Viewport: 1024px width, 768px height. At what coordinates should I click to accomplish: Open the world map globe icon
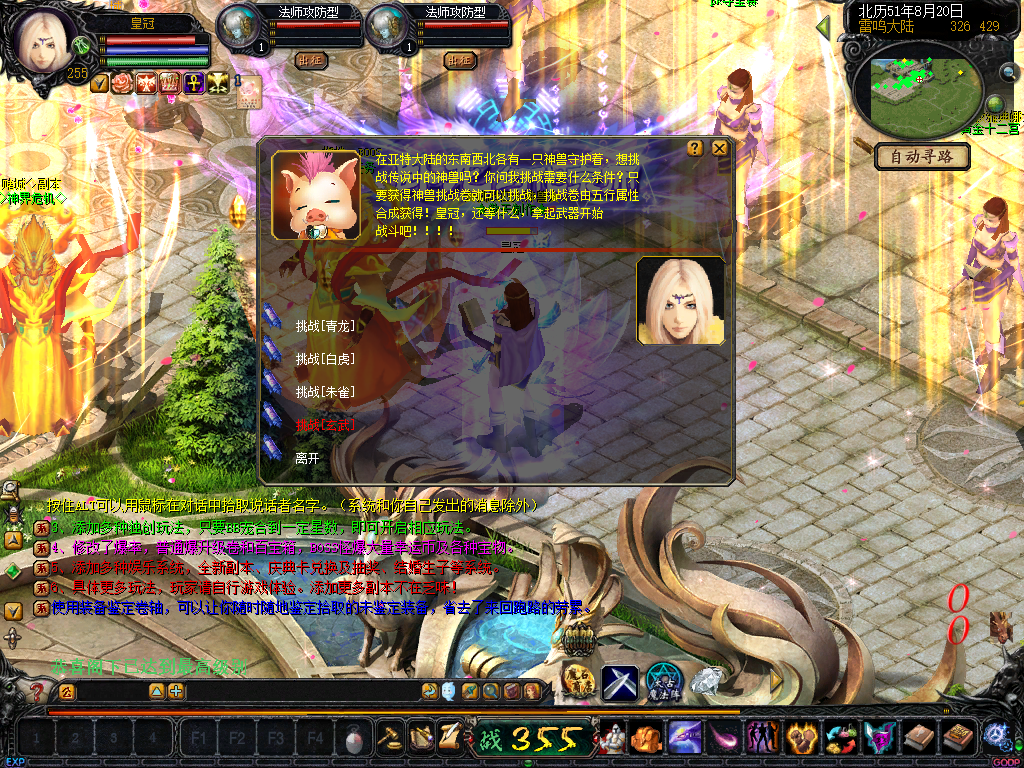995,104
